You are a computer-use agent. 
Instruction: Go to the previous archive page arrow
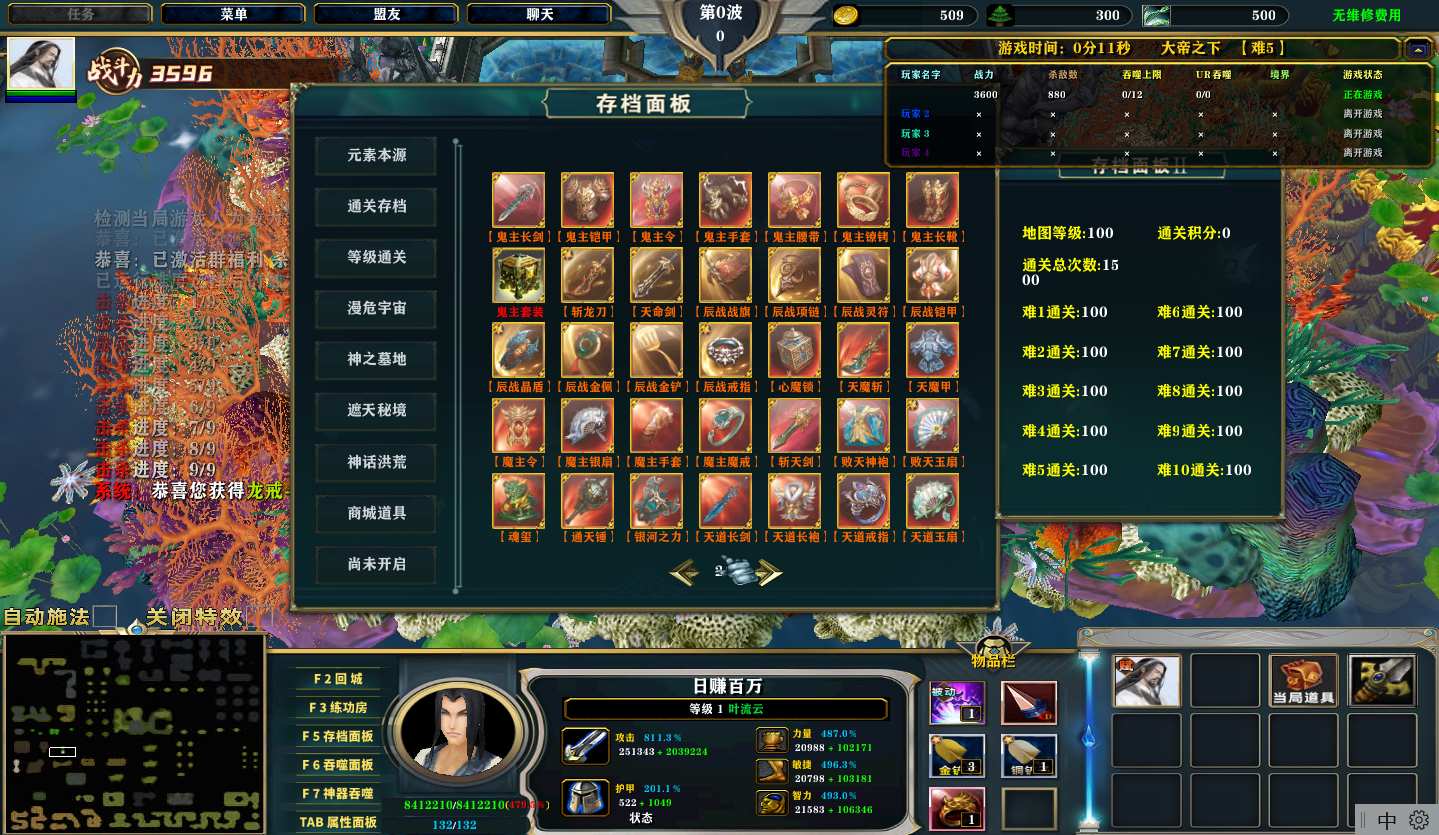tap(684, 572)
